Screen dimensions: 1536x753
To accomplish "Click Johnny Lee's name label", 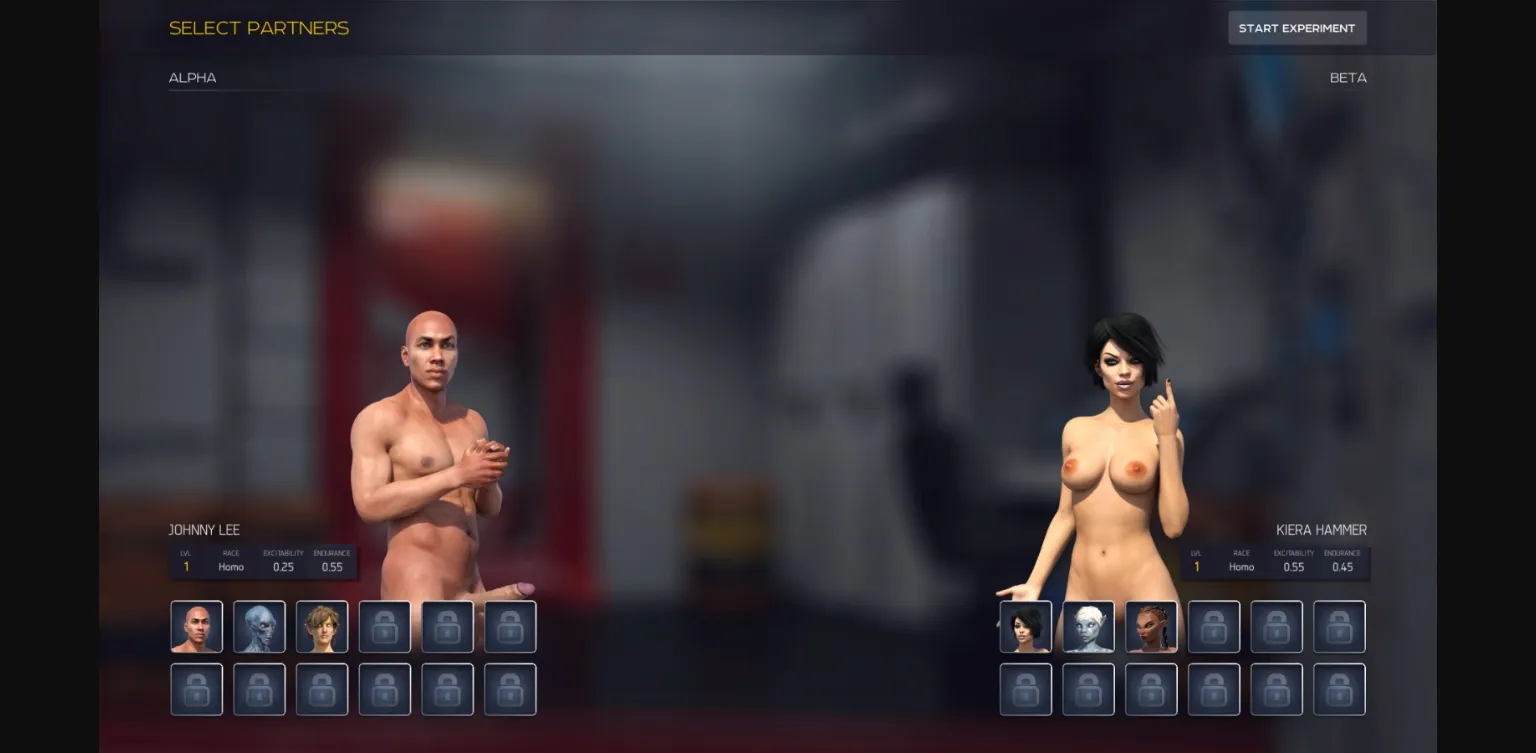I will pos(205,529).
